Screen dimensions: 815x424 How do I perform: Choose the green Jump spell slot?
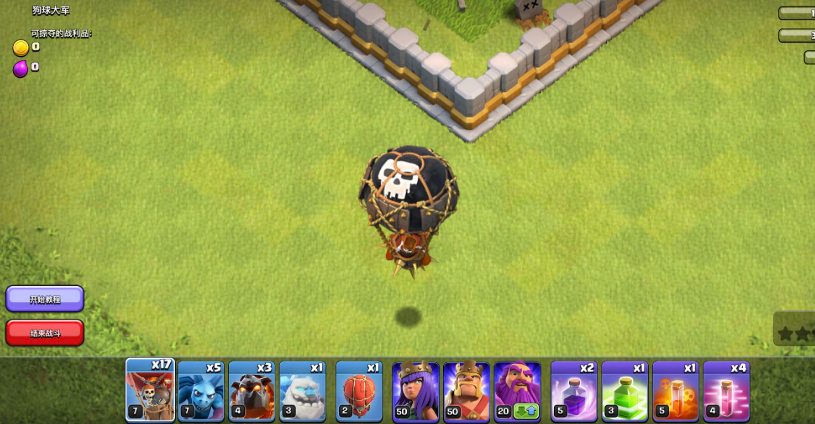coord(625,390)
